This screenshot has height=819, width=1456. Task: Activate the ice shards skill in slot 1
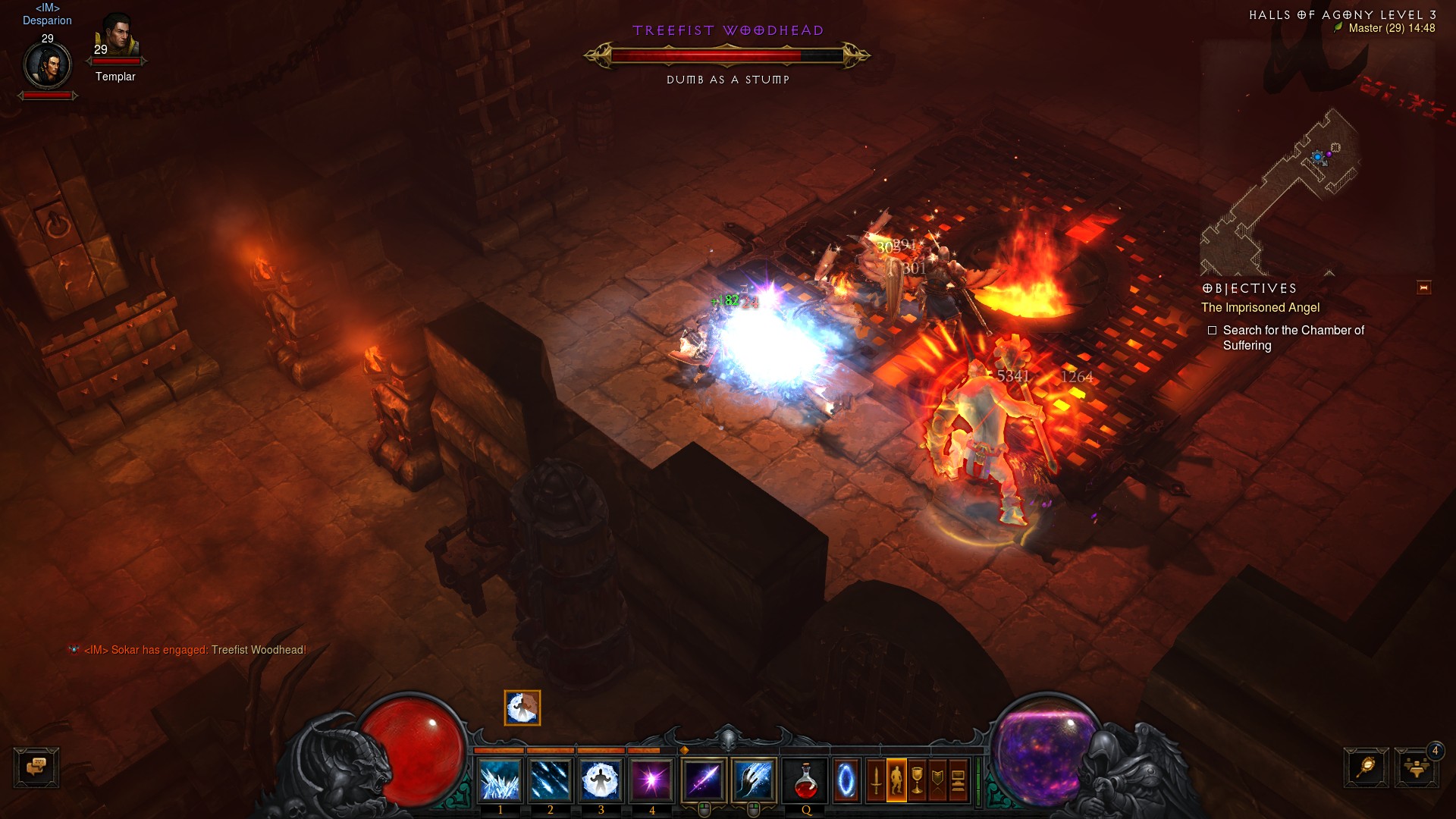pyautogui.click(x=500, y=780)
